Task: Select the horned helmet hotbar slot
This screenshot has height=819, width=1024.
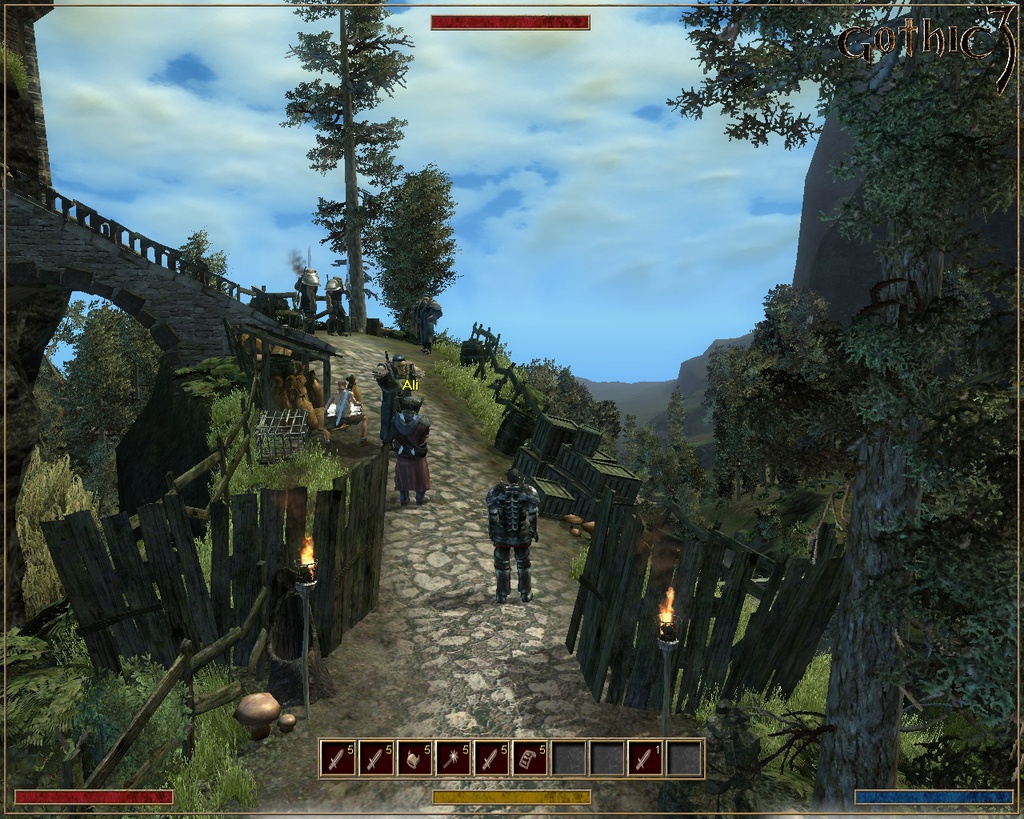Action: [415, 759]
